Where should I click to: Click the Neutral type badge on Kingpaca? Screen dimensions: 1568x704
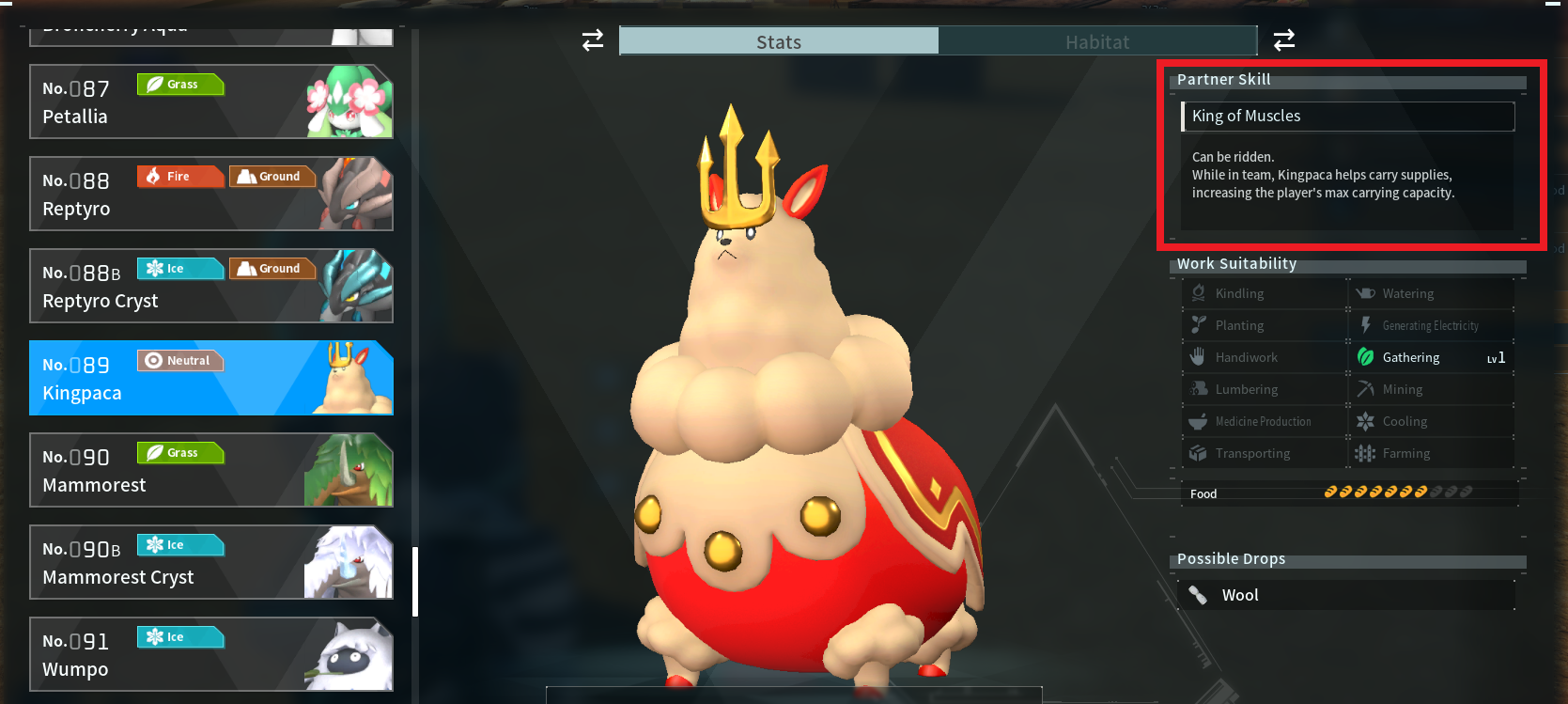(x=179, y=360)
